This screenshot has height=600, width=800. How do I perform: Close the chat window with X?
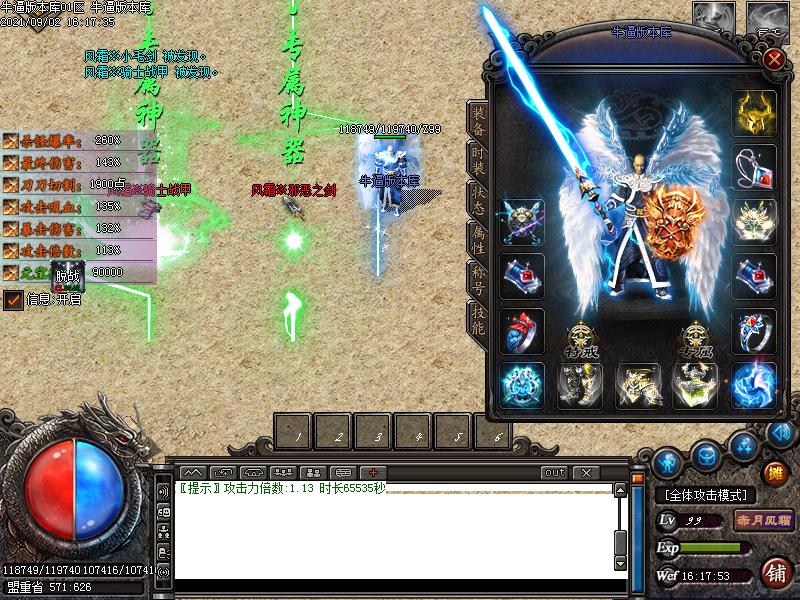585,472
